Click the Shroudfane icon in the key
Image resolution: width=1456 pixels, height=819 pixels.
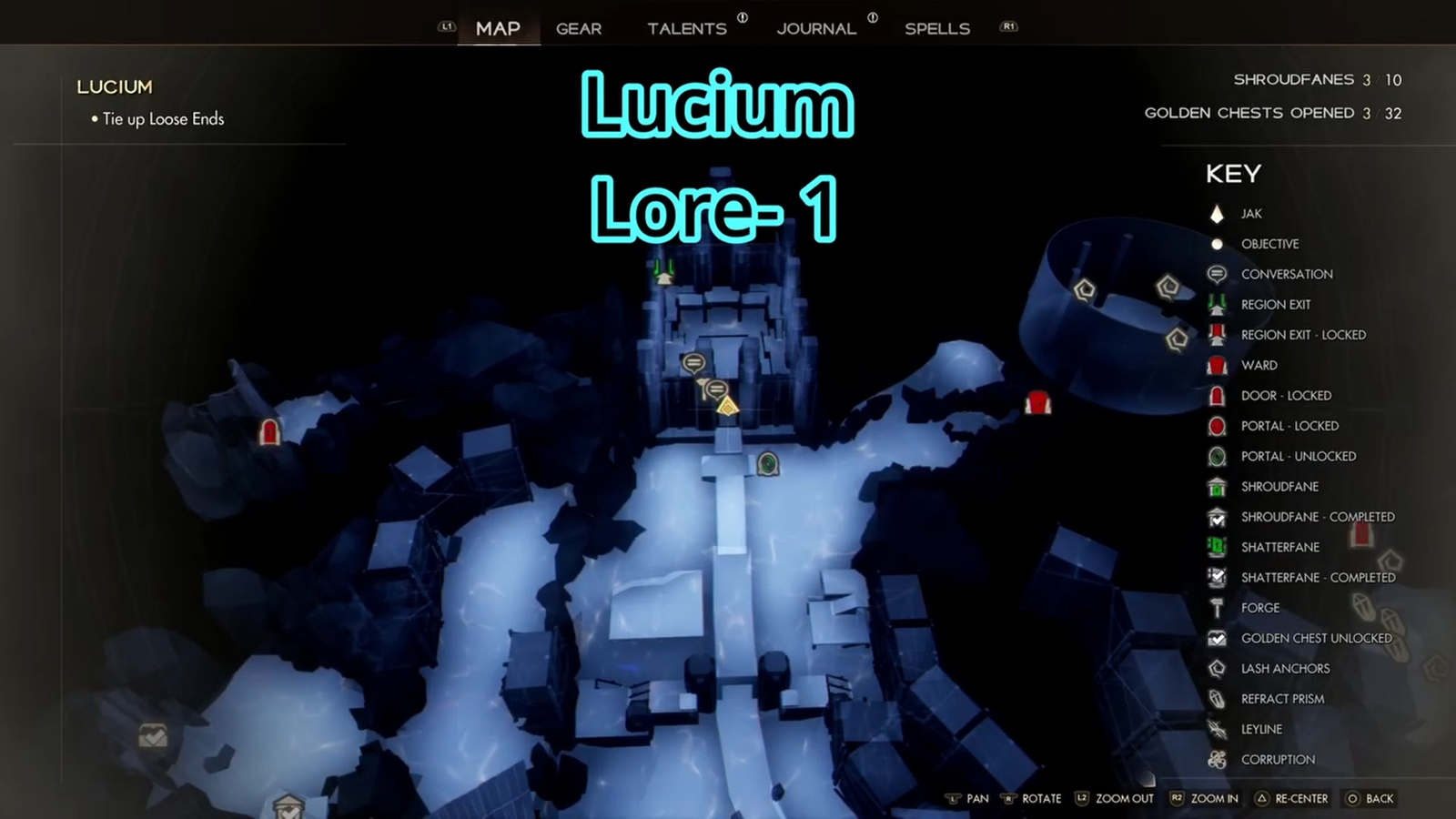[x=1217, y=487]
